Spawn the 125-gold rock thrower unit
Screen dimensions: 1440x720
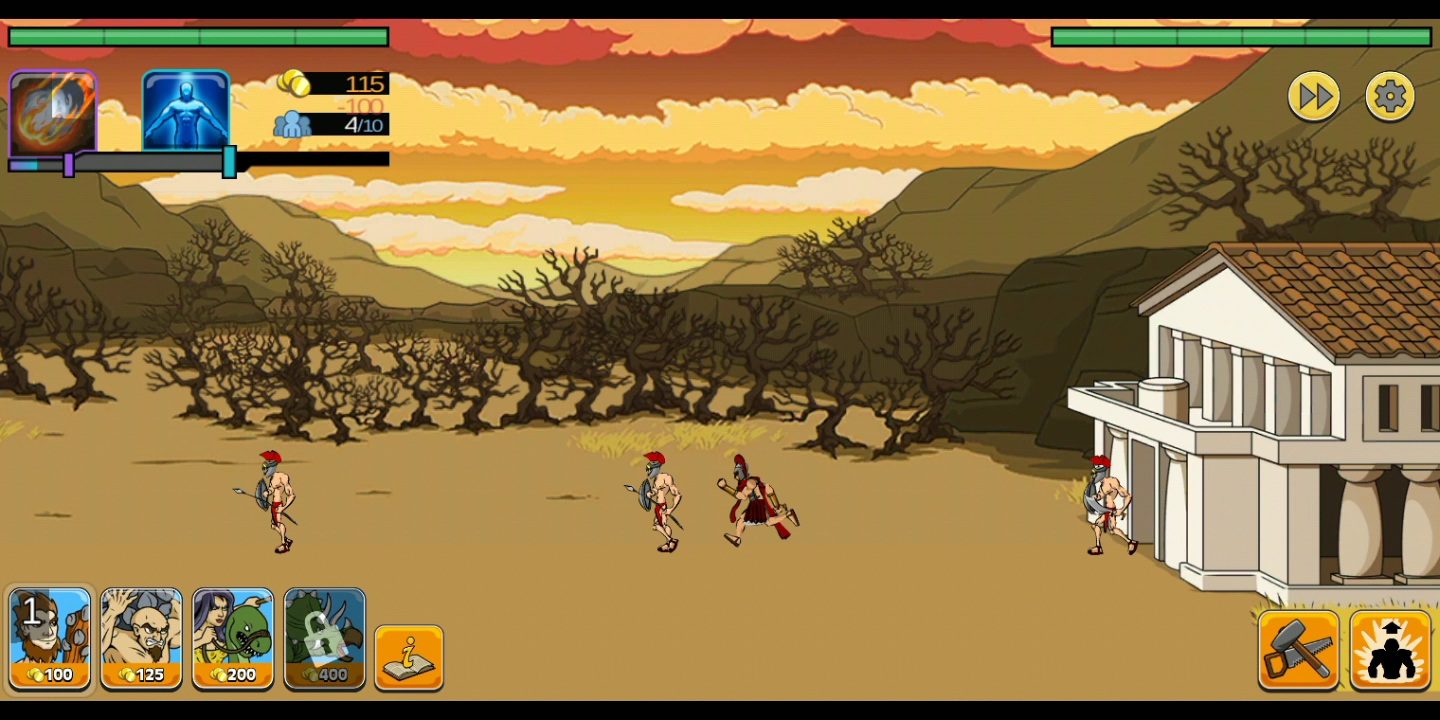[x=141, y=639]
